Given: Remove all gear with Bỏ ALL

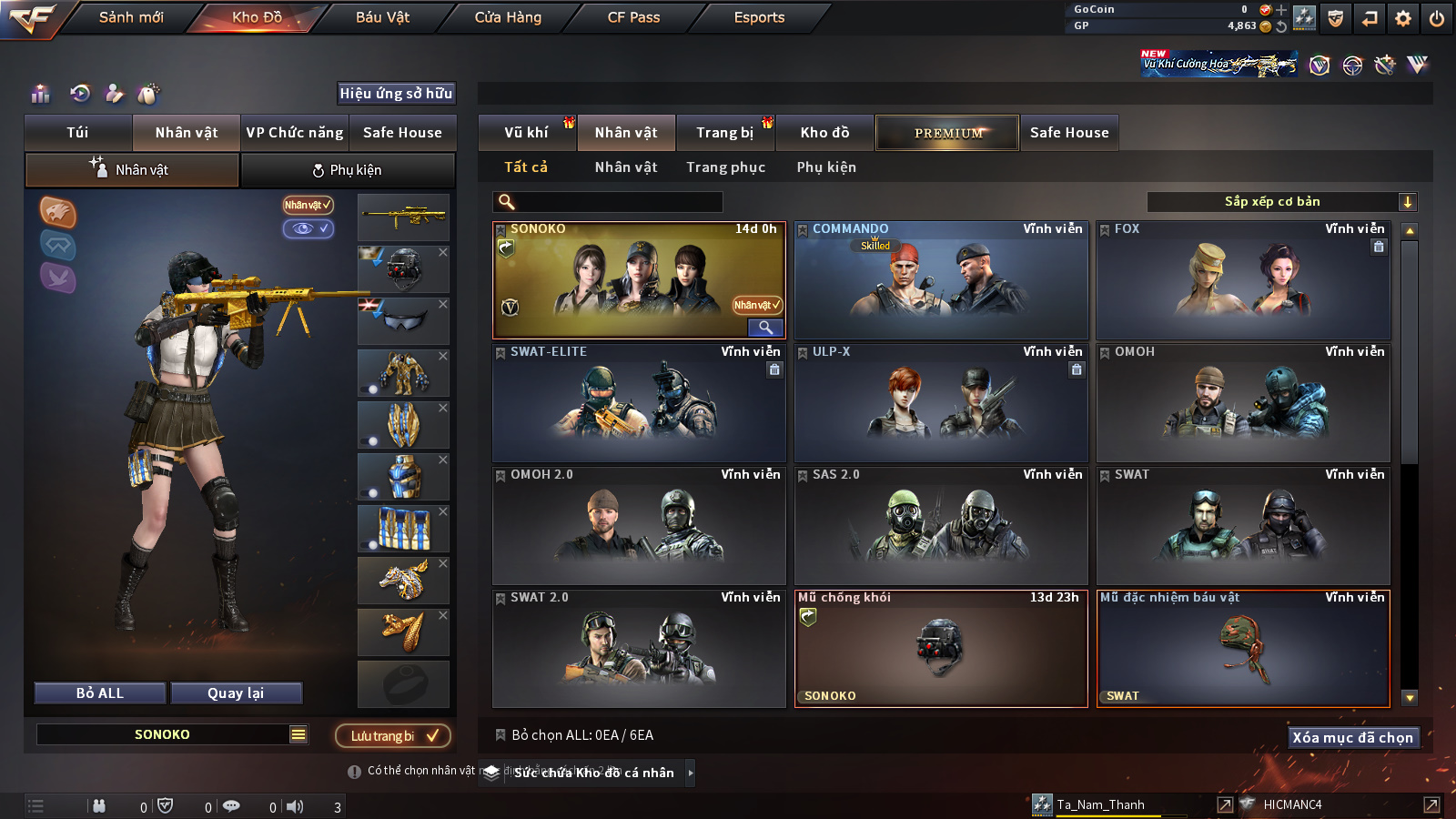Looking at the screenshot, I should (x=100, y=693).
